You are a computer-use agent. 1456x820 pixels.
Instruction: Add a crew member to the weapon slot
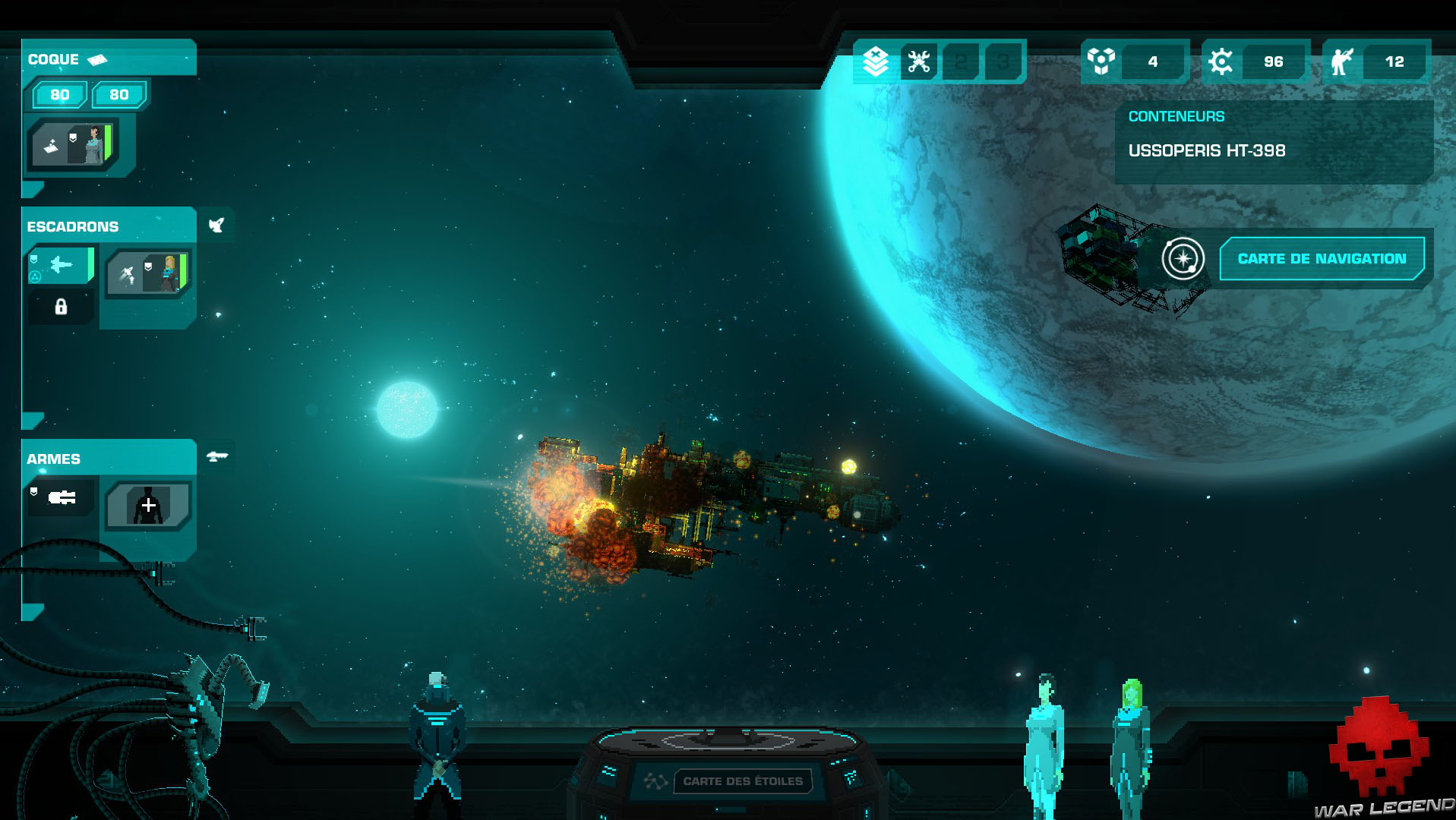coord(148,505)
